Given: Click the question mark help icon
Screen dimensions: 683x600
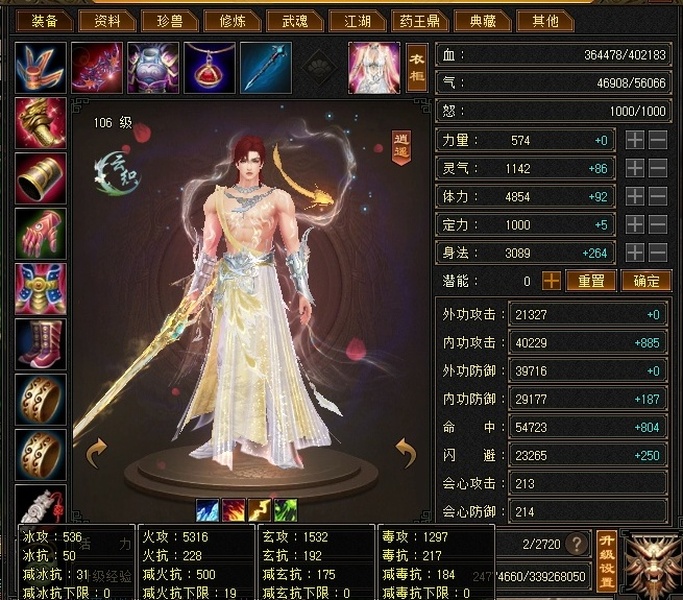Looking at the screenshot, I should [577, 544].
